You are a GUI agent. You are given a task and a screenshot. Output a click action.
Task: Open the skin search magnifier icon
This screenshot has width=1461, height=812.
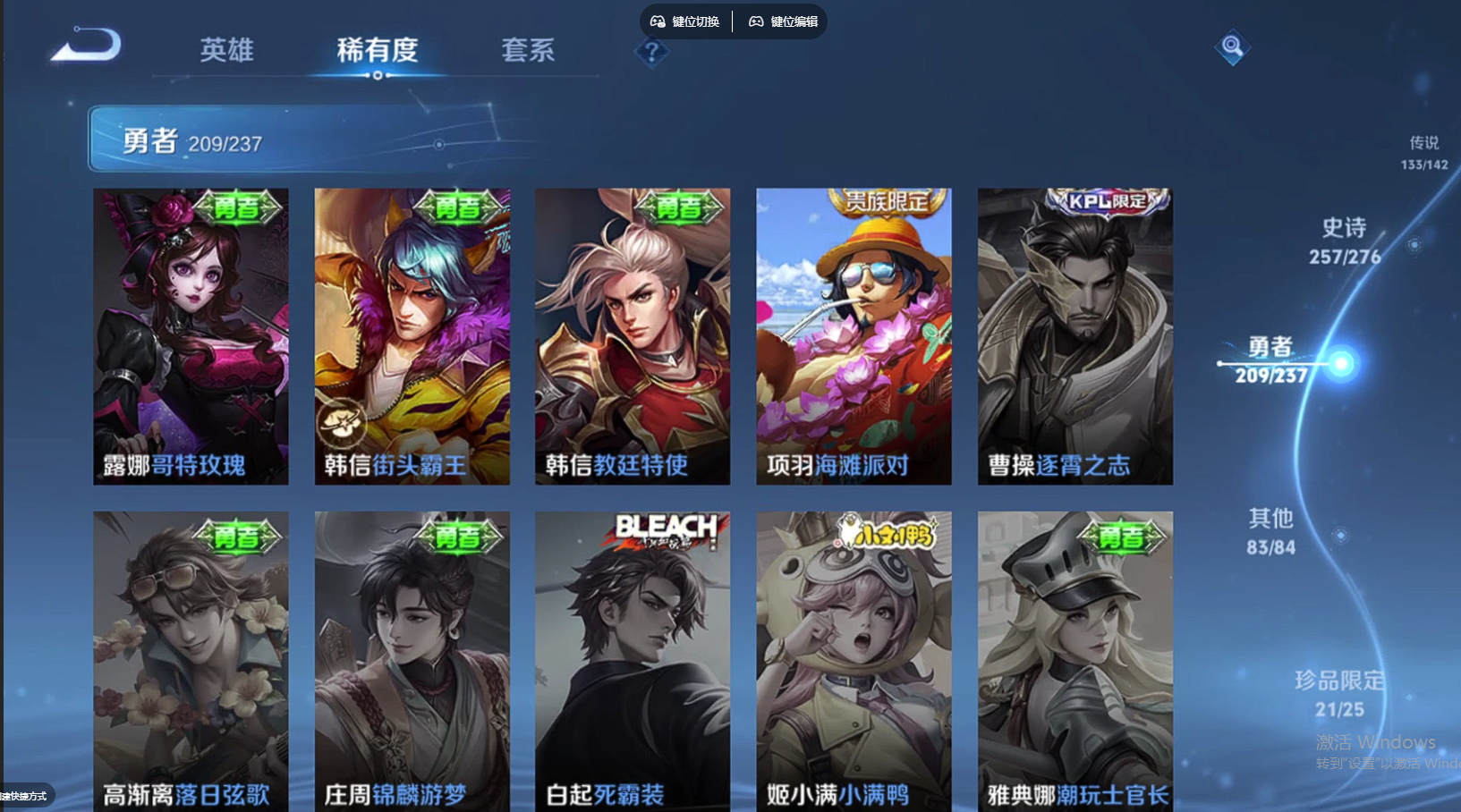1231,49
